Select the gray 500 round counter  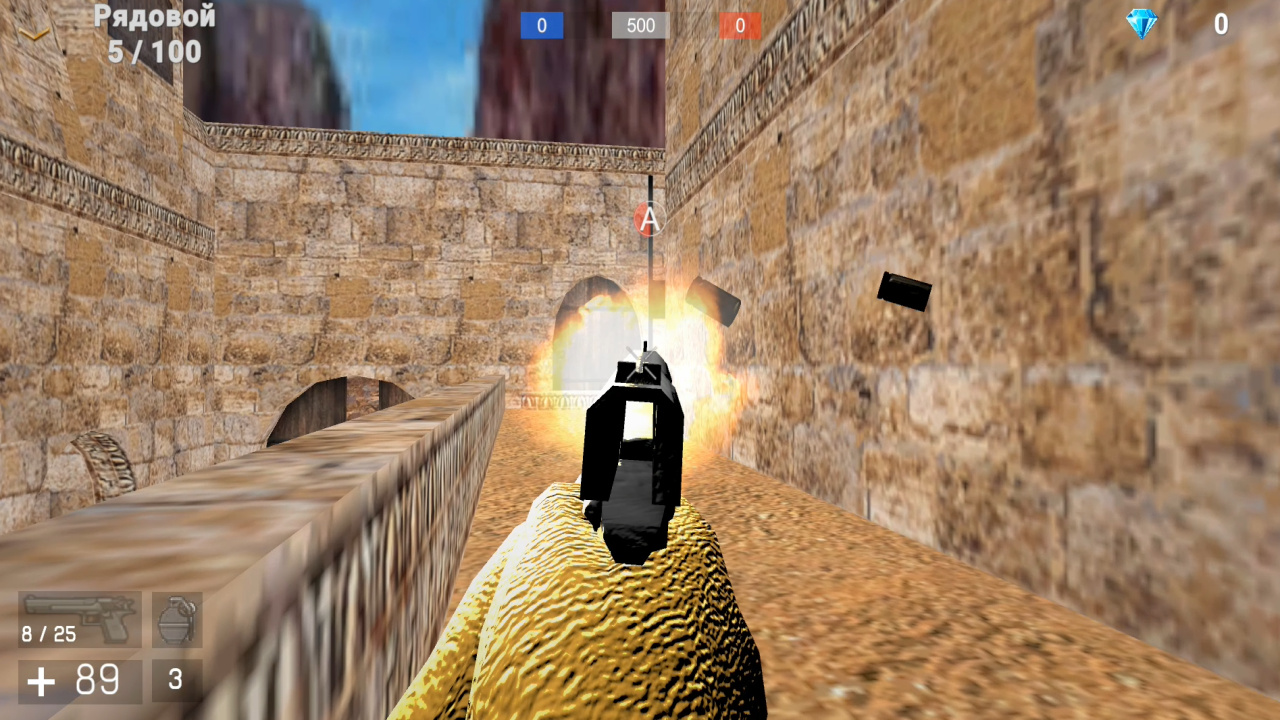tap(640, 25)
